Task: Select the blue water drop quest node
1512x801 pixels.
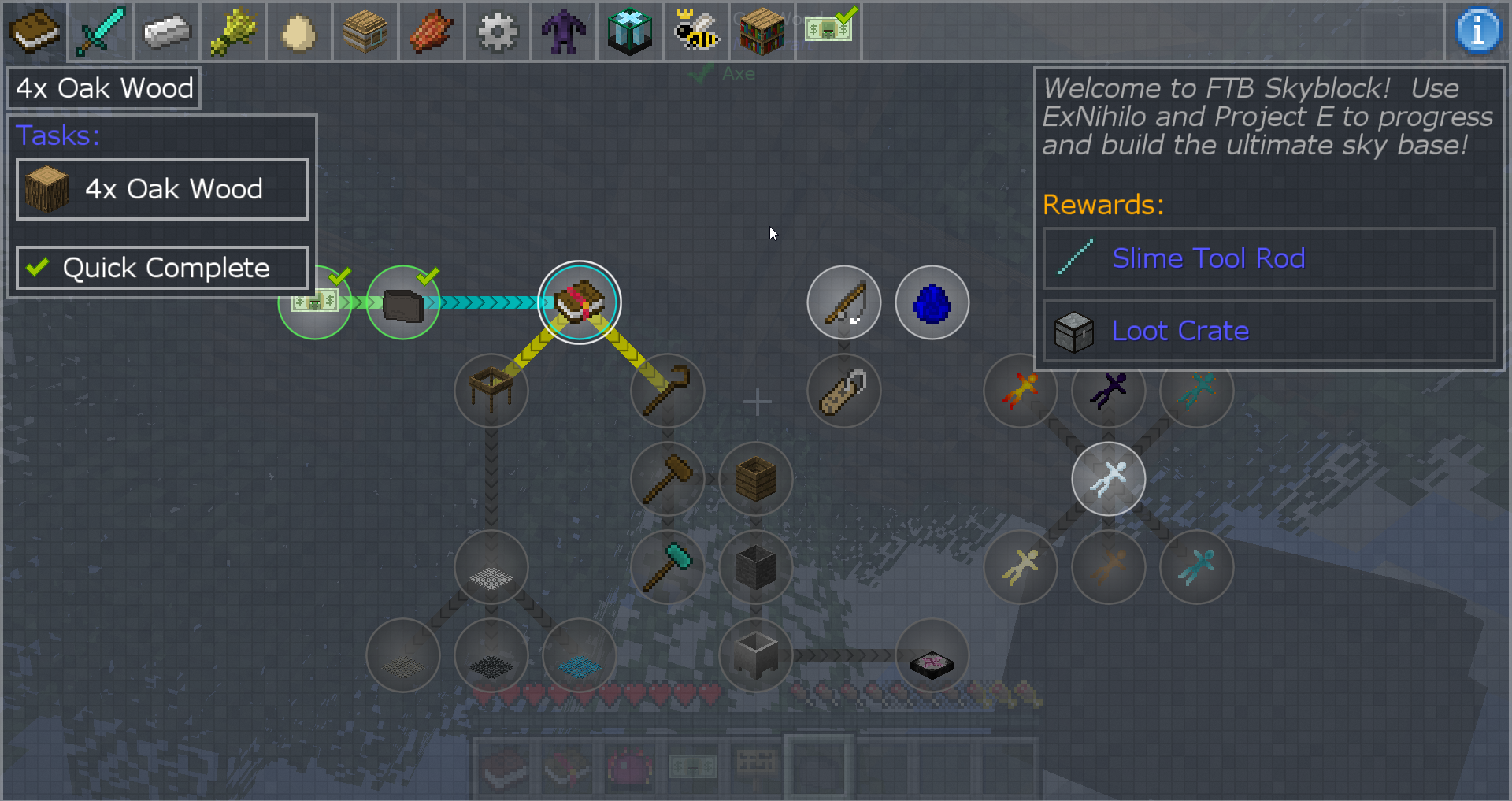Action: [932, 302]
